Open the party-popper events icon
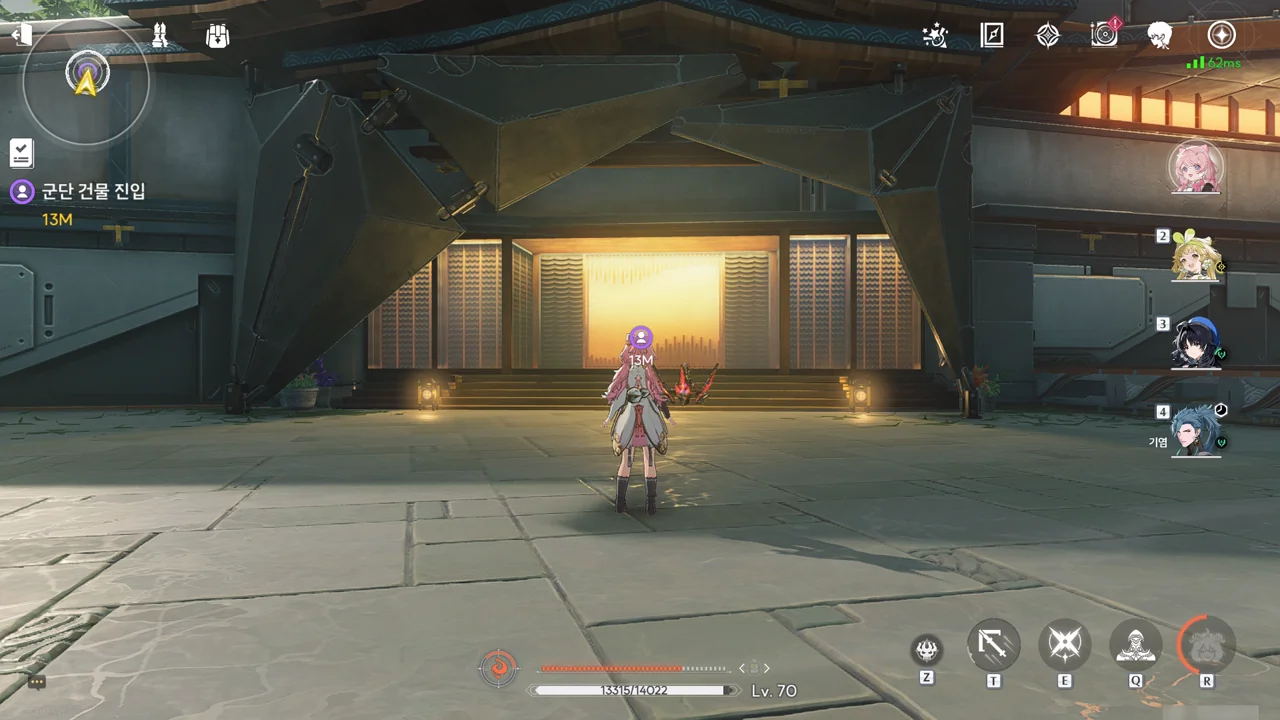1280x720 pixels. pos(935,36)
